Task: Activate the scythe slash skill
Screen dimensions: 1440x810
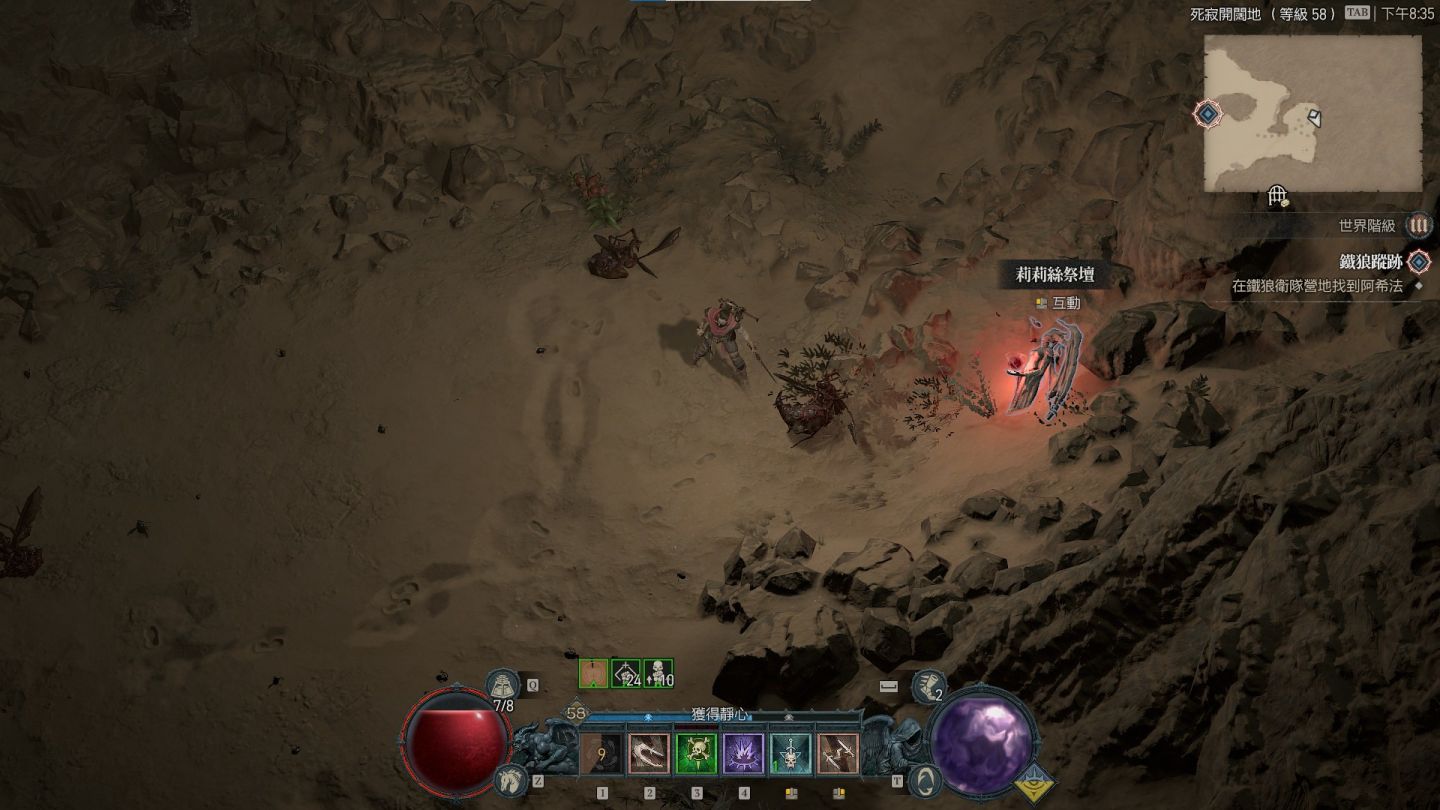Action: [649, 754]
